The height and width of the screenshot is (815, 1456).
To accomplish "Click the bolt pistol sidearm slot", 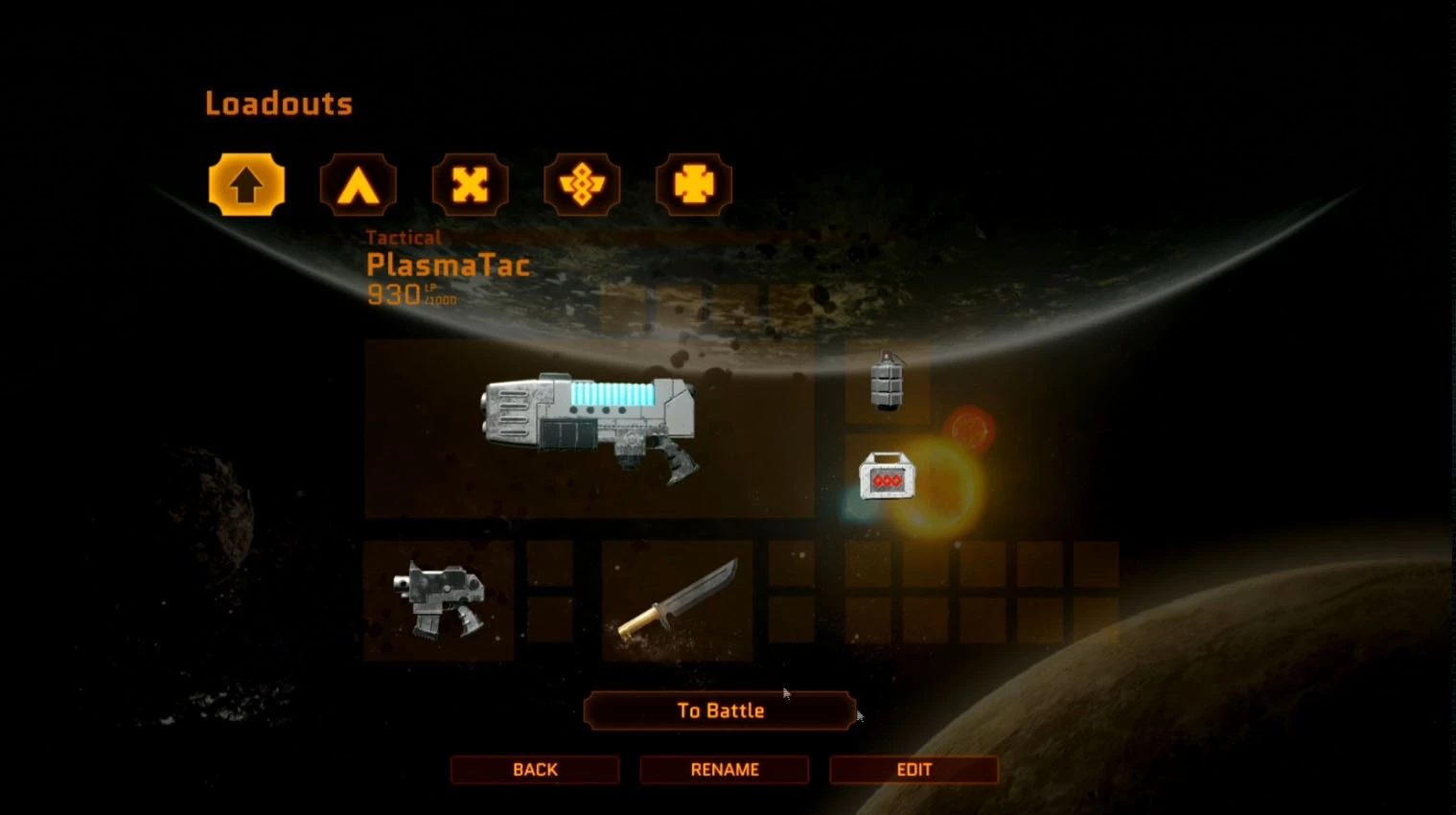I will point(439,601).
